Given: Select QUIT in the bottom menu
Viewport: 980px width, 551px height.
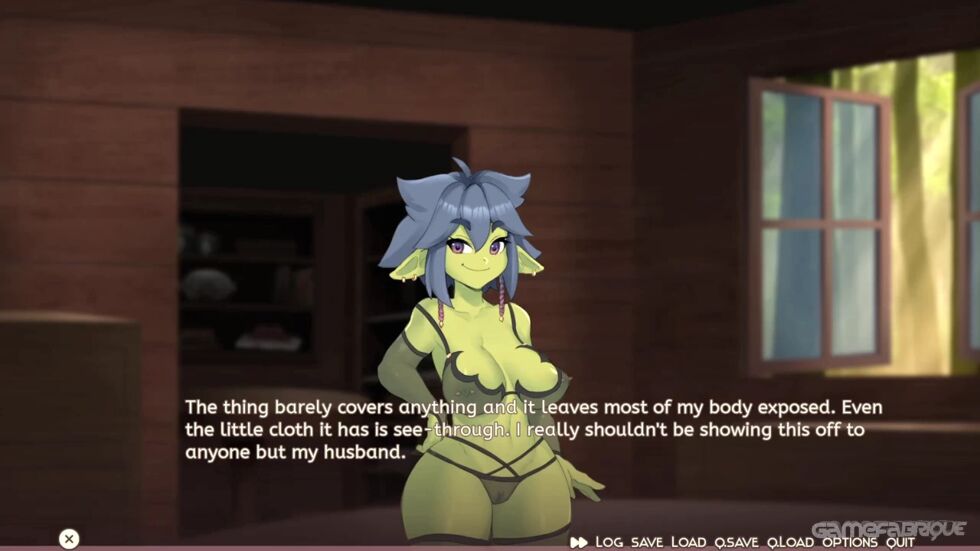Looking at the screenshot, I should point(900,541).
